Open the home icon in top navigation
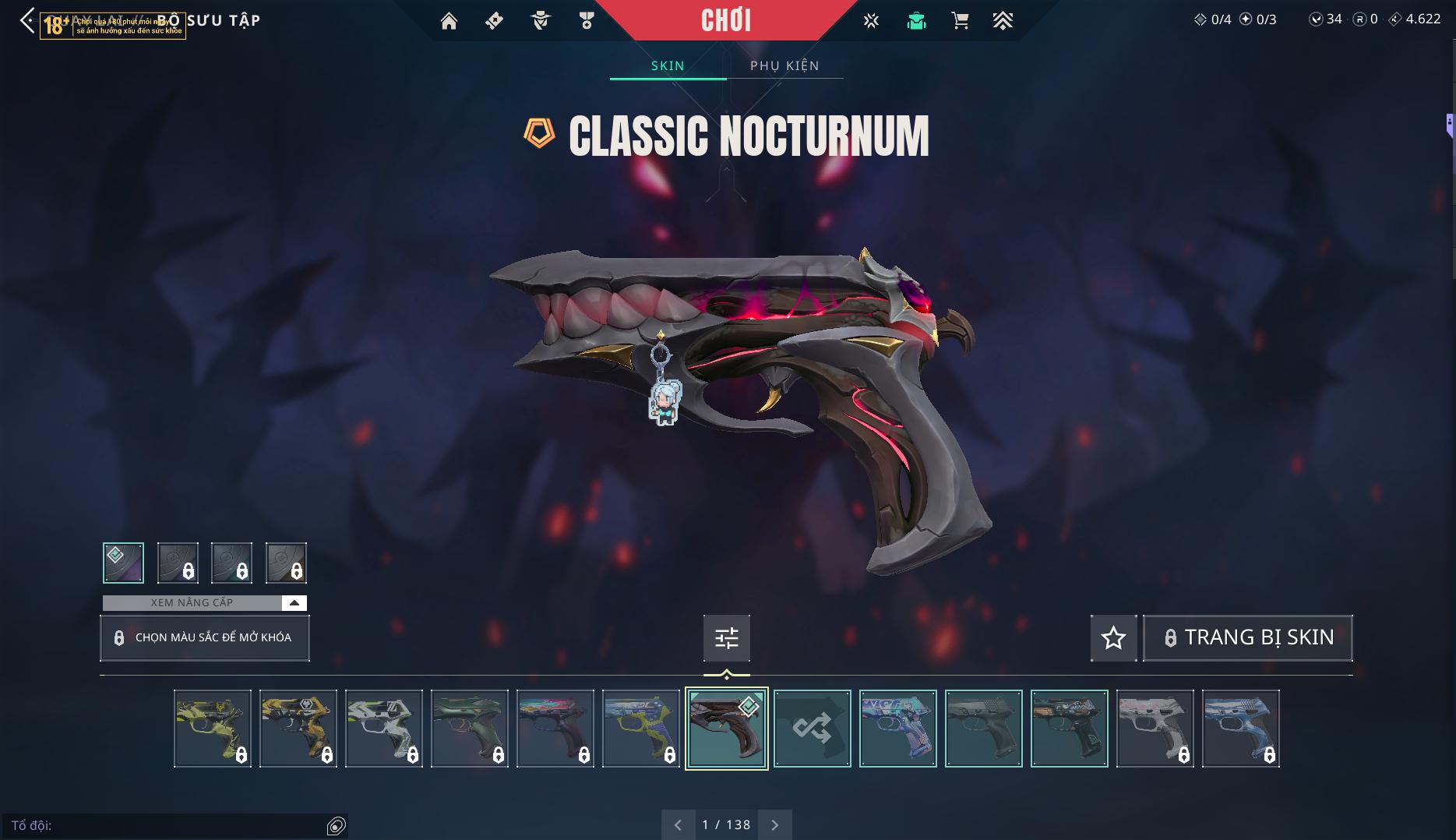 (x=449, y=21)
